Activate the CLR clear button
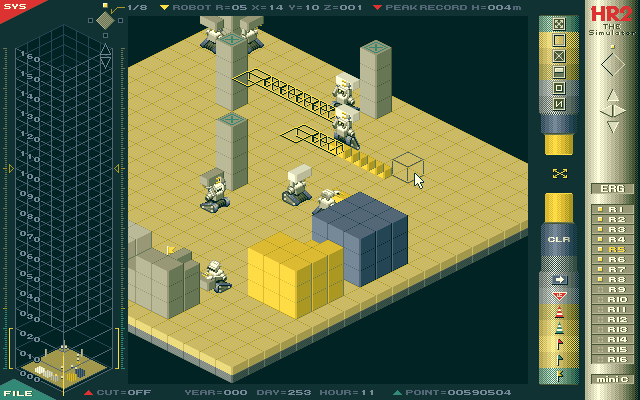The image size is (640, 400). click(x=559, y=240)
